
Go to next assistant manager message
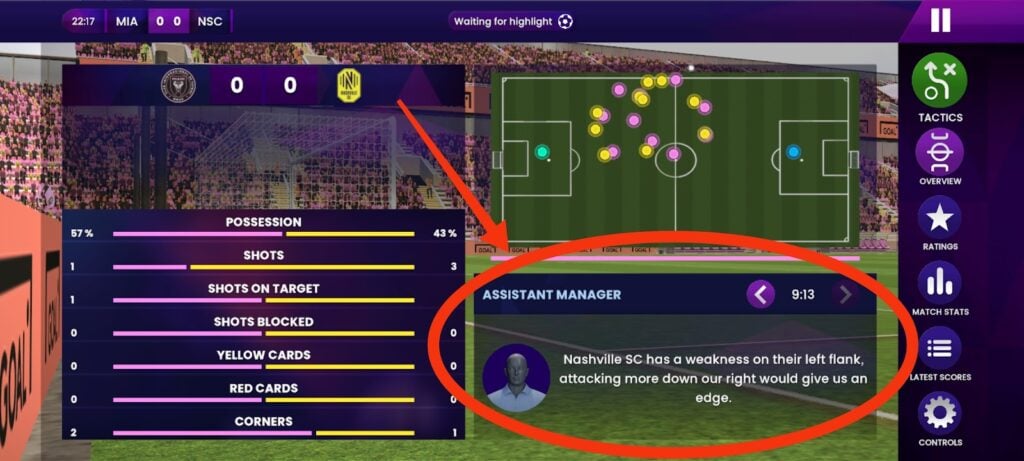tap(845, 295)
